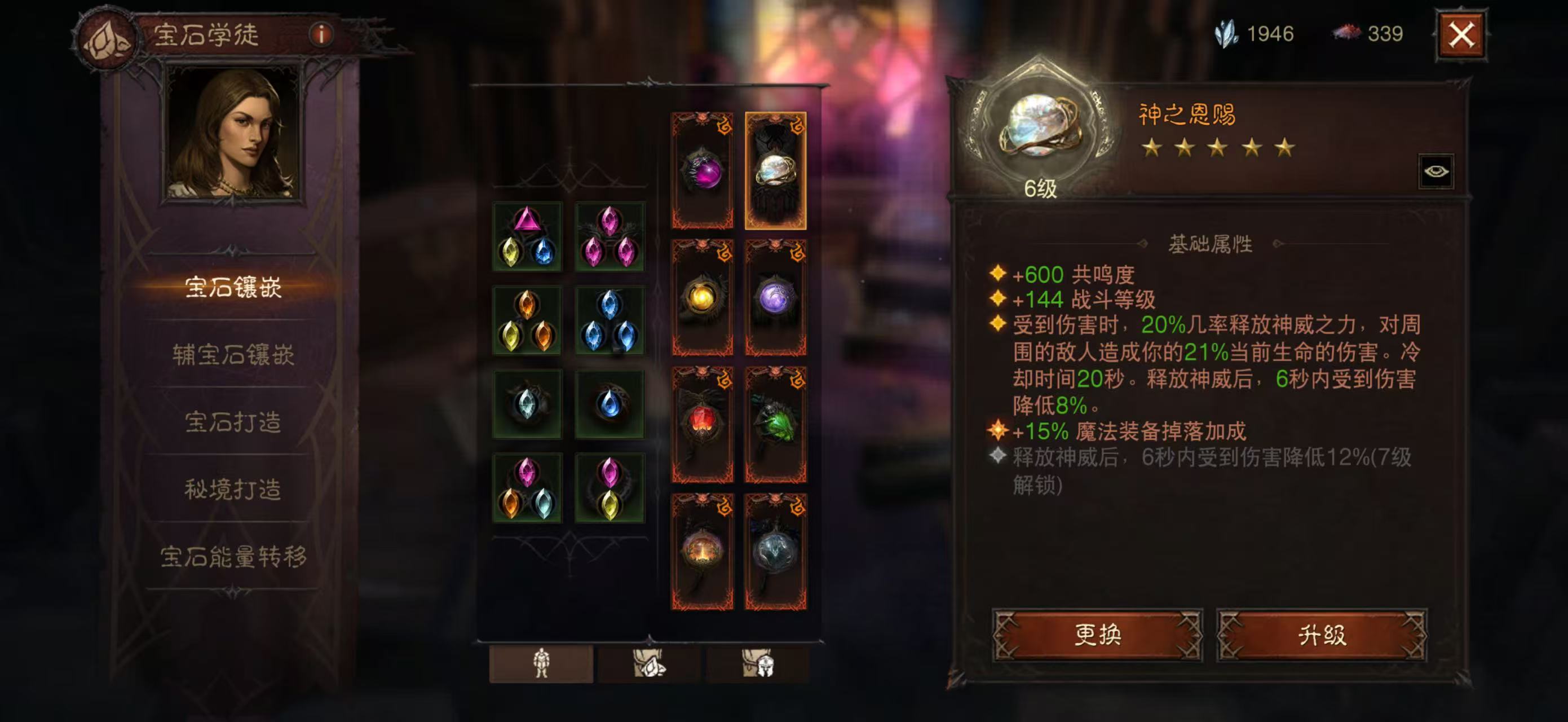Open the 宝石镶嵌 menu entry

[232, 287]
